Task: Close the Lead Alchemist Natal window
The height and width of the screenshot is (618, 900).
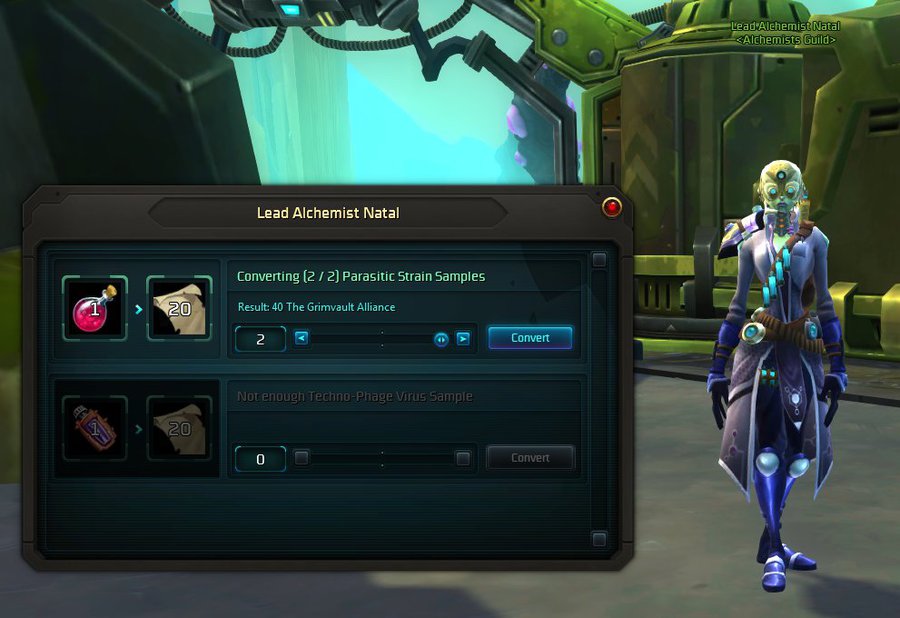Action: pyautogui.click(x=612, y=207)
